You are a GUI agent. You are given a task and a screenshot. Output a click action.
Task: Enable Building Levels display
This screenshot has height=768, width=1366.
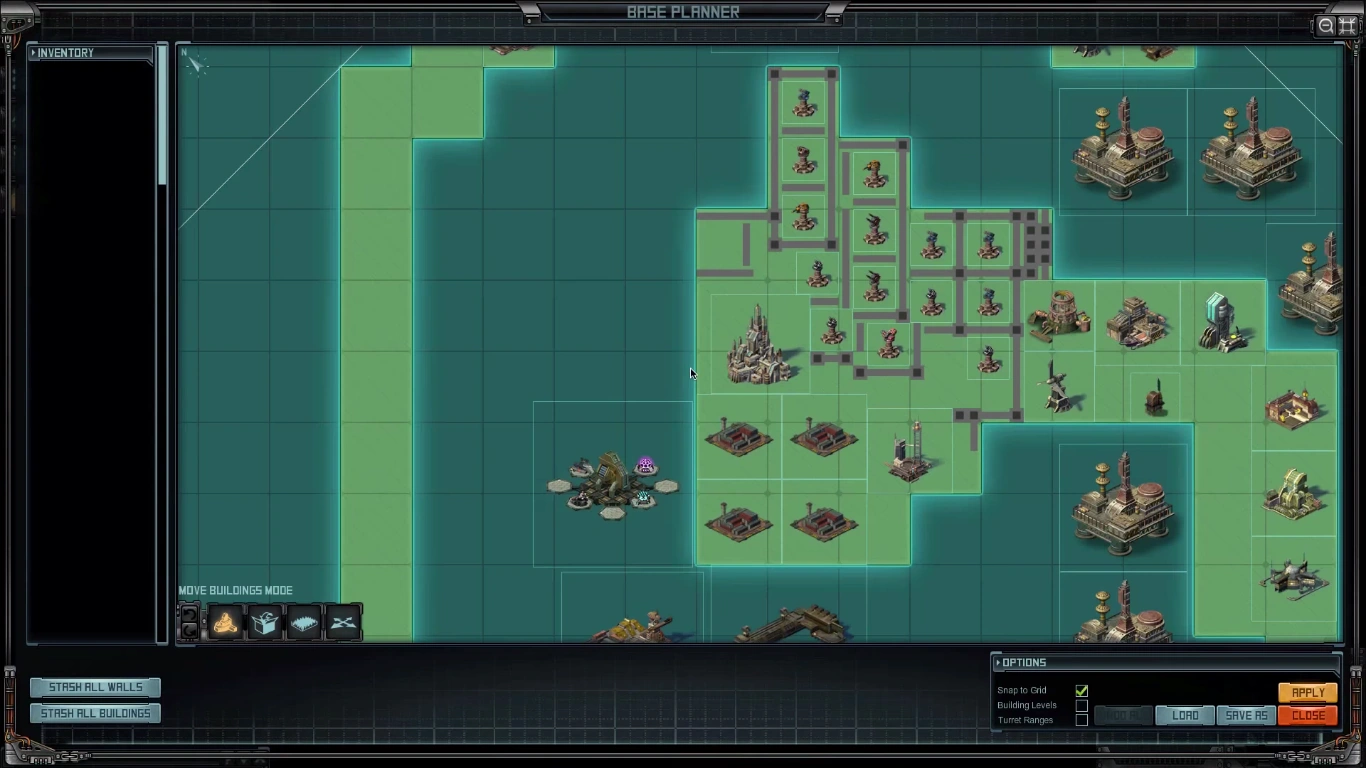tap(1081, 705)
